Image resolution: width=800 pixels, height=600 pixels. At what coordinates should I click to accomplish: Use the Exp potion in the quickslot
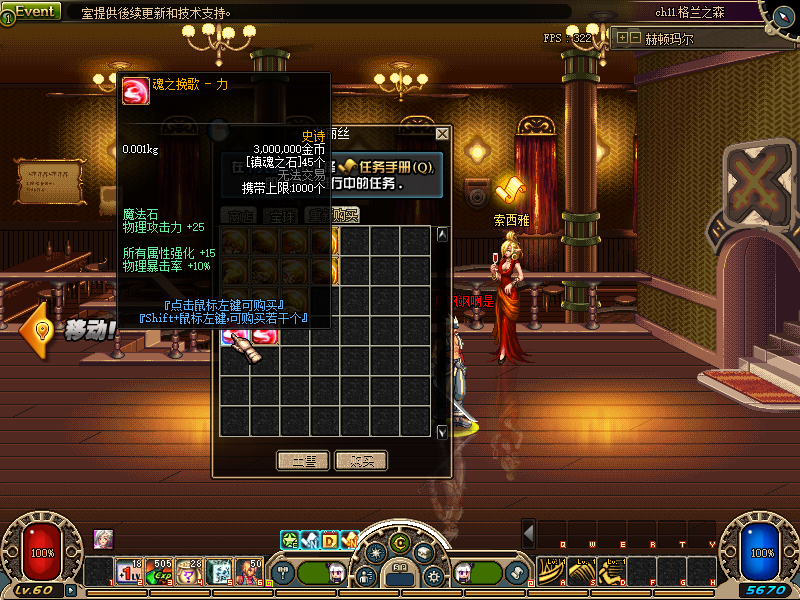pos(159,572)
